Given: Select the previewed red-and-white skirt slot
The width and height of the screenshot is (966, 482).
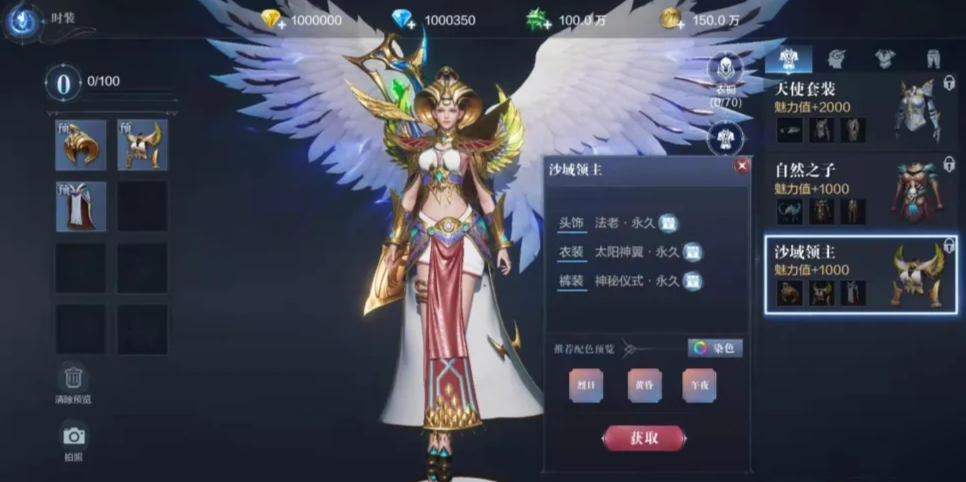Looking at the screenshot, I should tap(81, 206).
